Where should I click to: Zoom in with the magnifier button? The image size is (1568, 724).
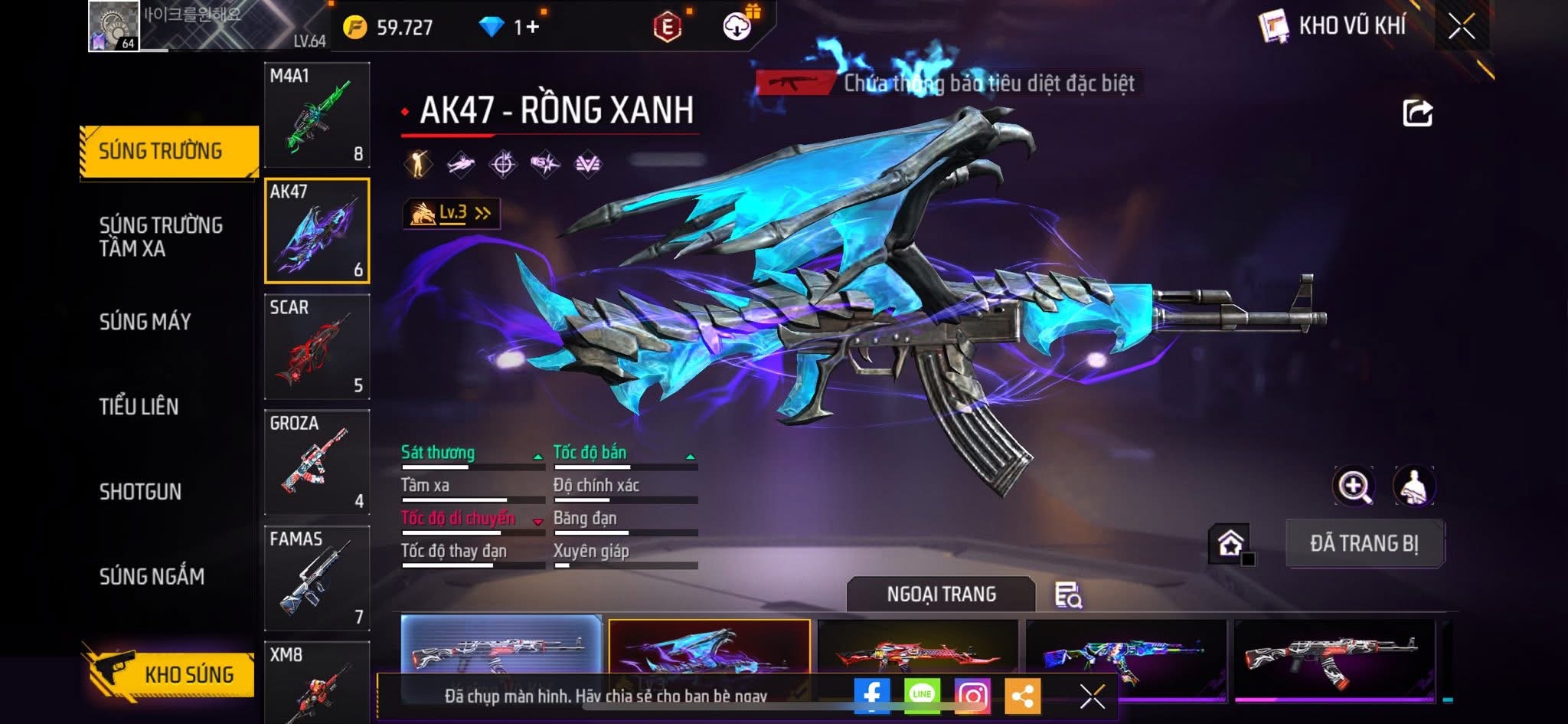tap(1354, 486)
